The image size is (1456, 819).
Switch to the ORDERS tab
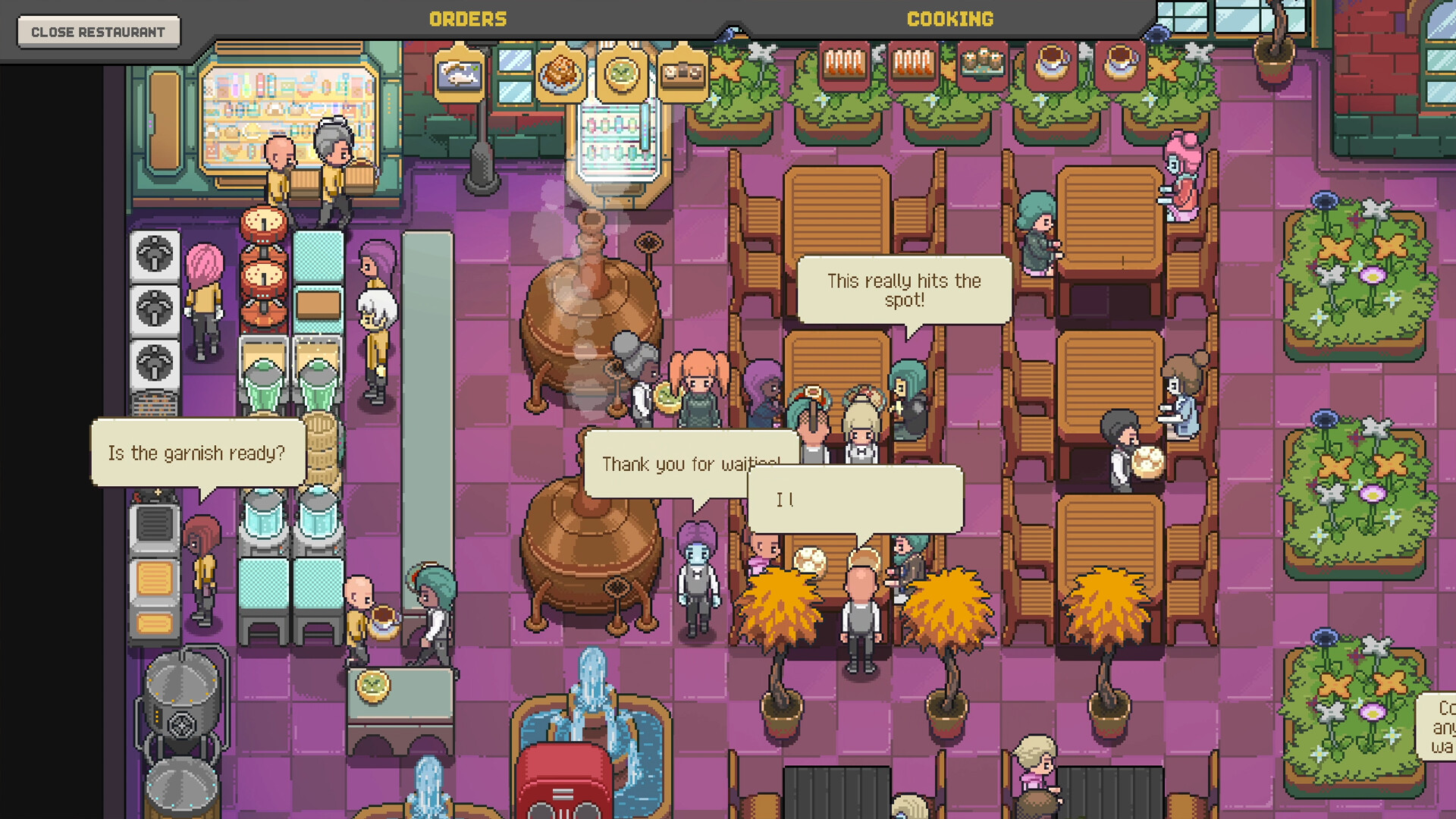468,19
